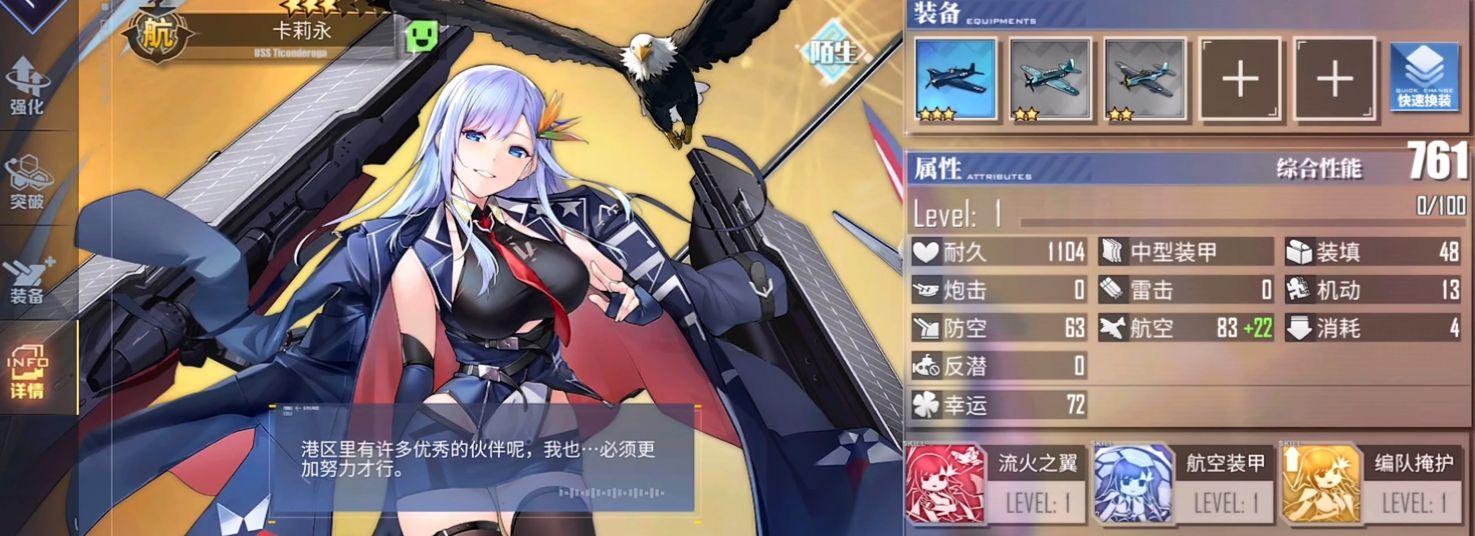Go to the 装备 equipment tab
The height and width of the screenshot is (536, 1475).
coord(27,277)
